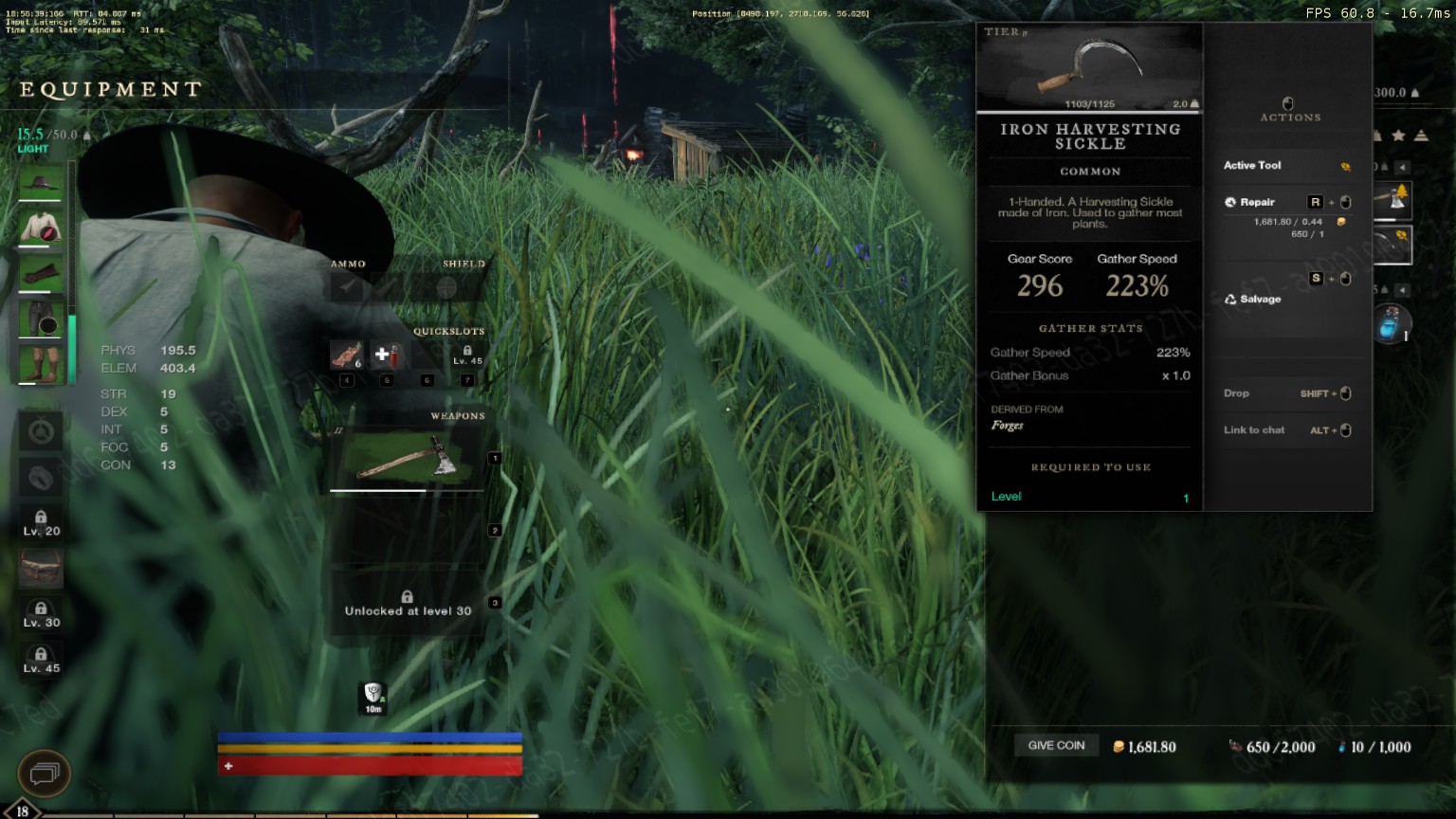This screenshot has width=1456, height=819.
Task: Select the equipped hat slot
Action: [41, 182]
